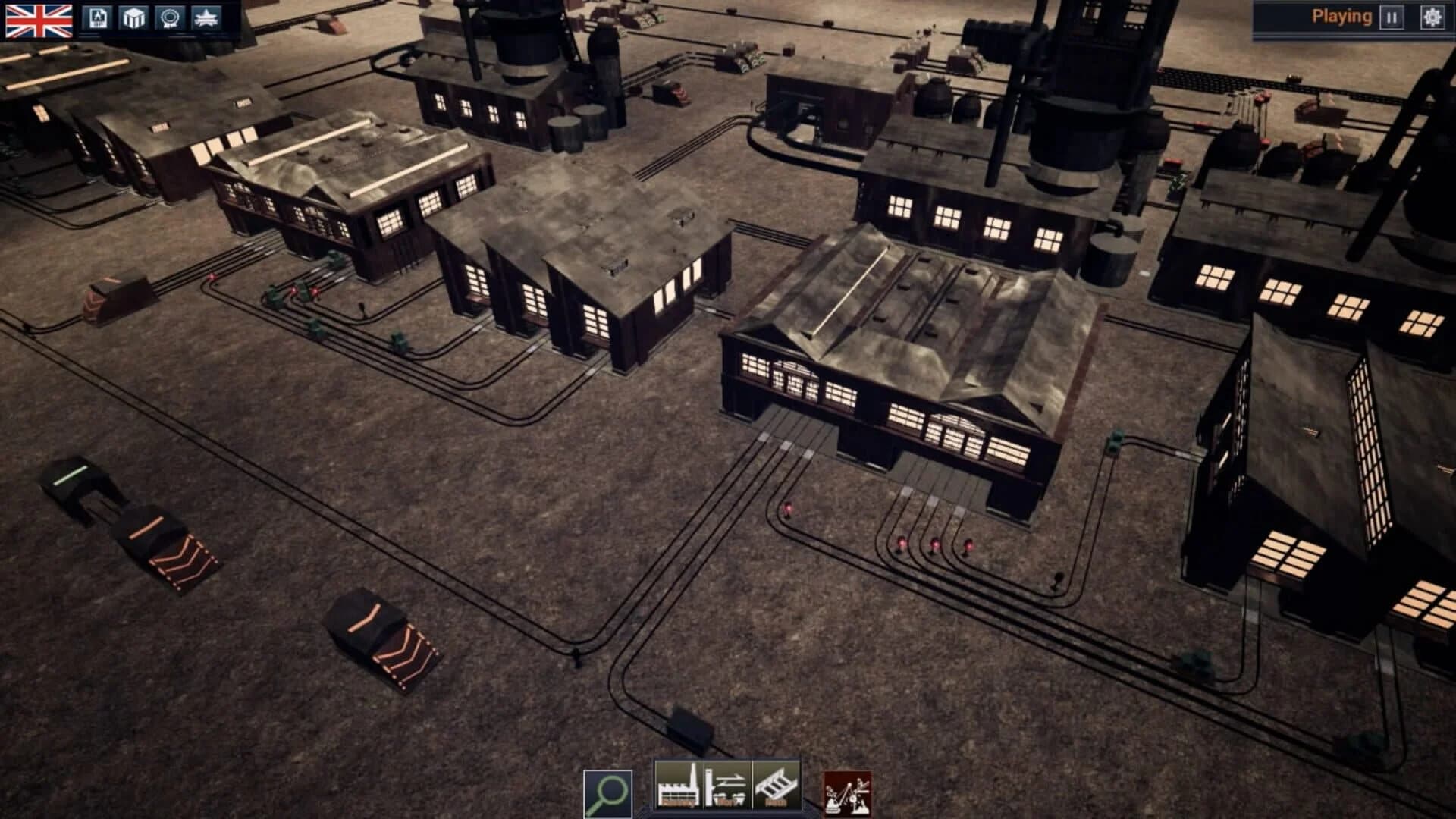This screenshot has width=1456, height=819.
Task: Select the star rating icon in toolbar
Action: 206,16
